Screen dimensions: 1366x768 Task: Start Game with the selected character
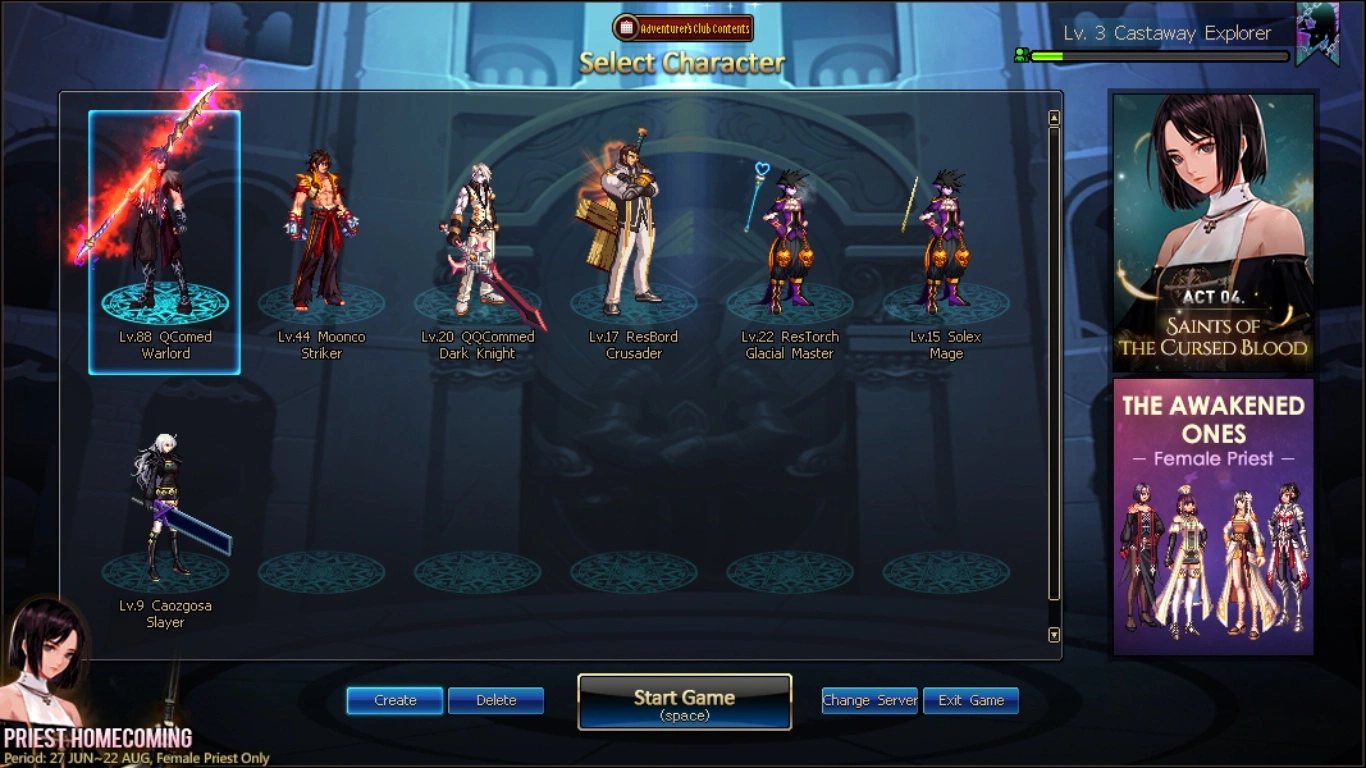click(685, 702)
